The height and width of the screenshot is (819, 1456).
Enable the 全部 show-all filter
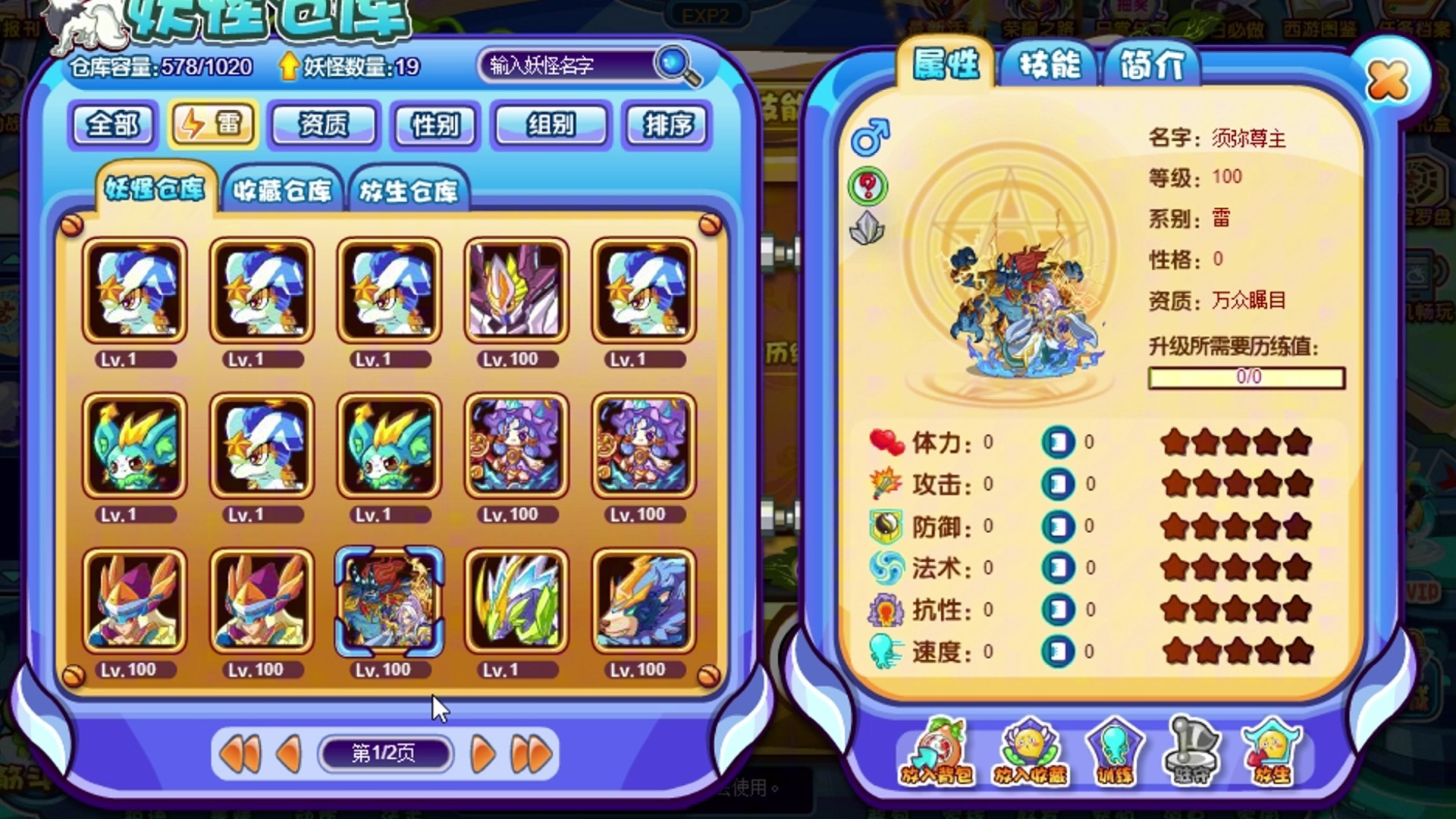click(112, 124)
